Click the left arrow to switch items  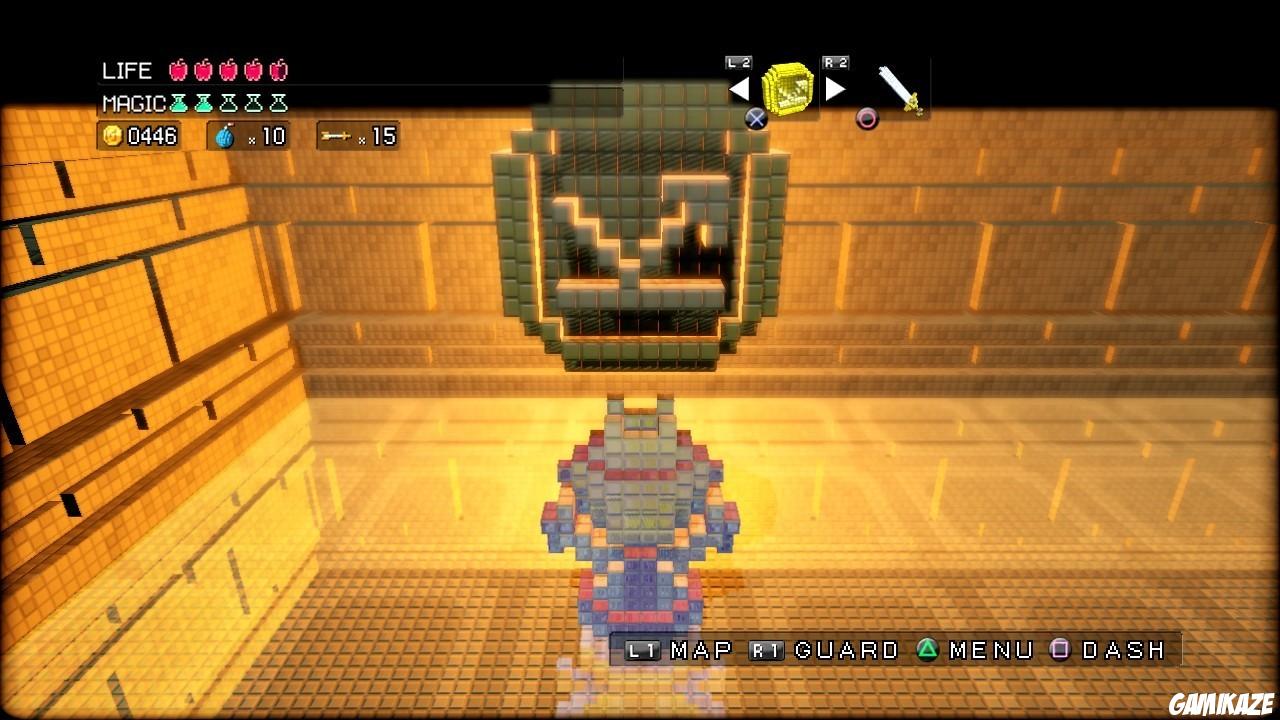click(739, 89)
